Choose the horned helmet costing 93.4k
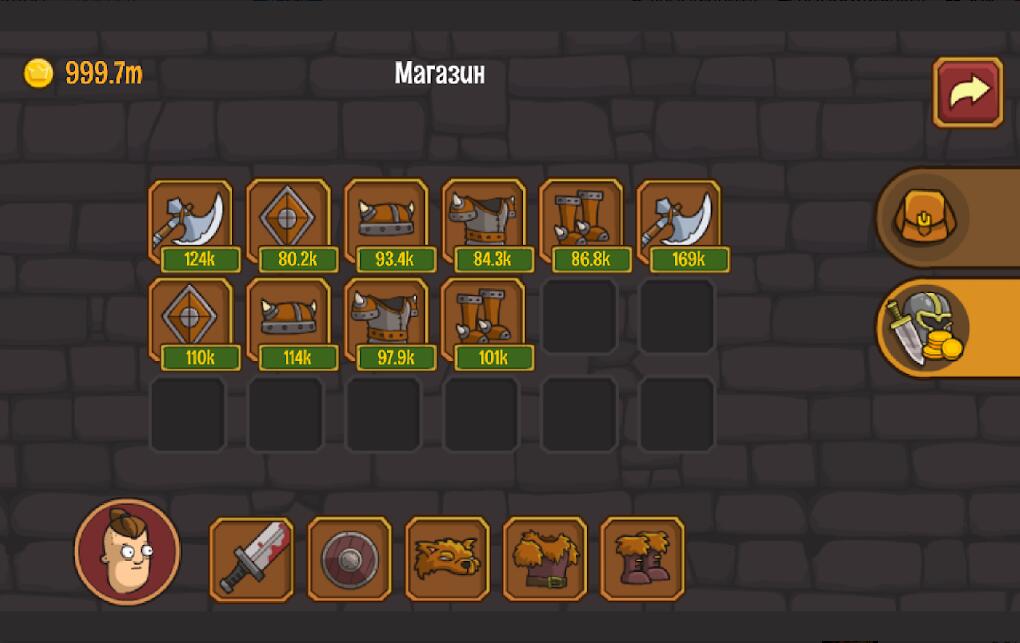Viewport: 1020px width, 643px height. [387, 222]
